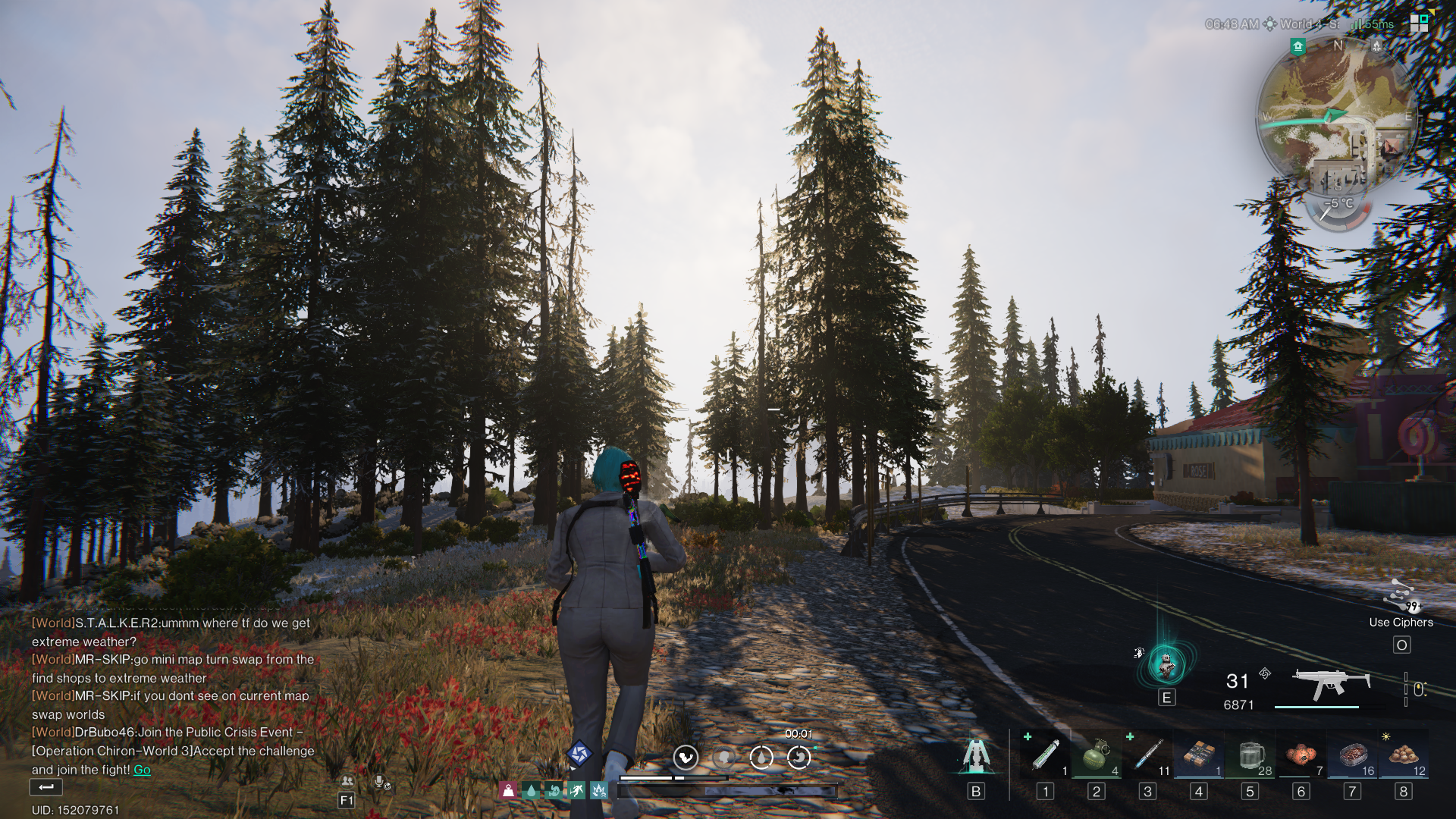
Task: Follow the Go link in world chat
Action: click(142, 770)
